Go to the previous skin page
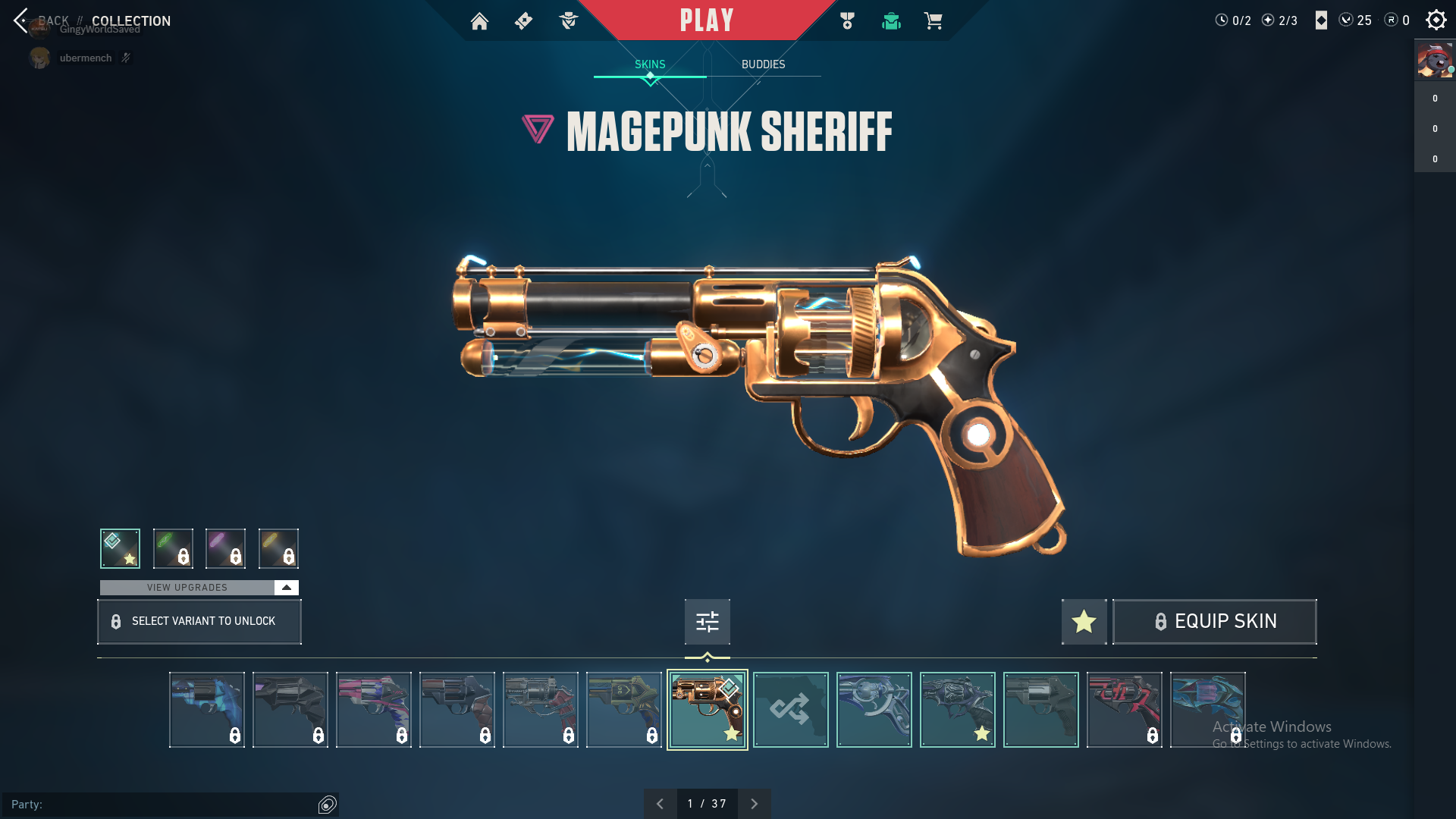 [660, 804]
